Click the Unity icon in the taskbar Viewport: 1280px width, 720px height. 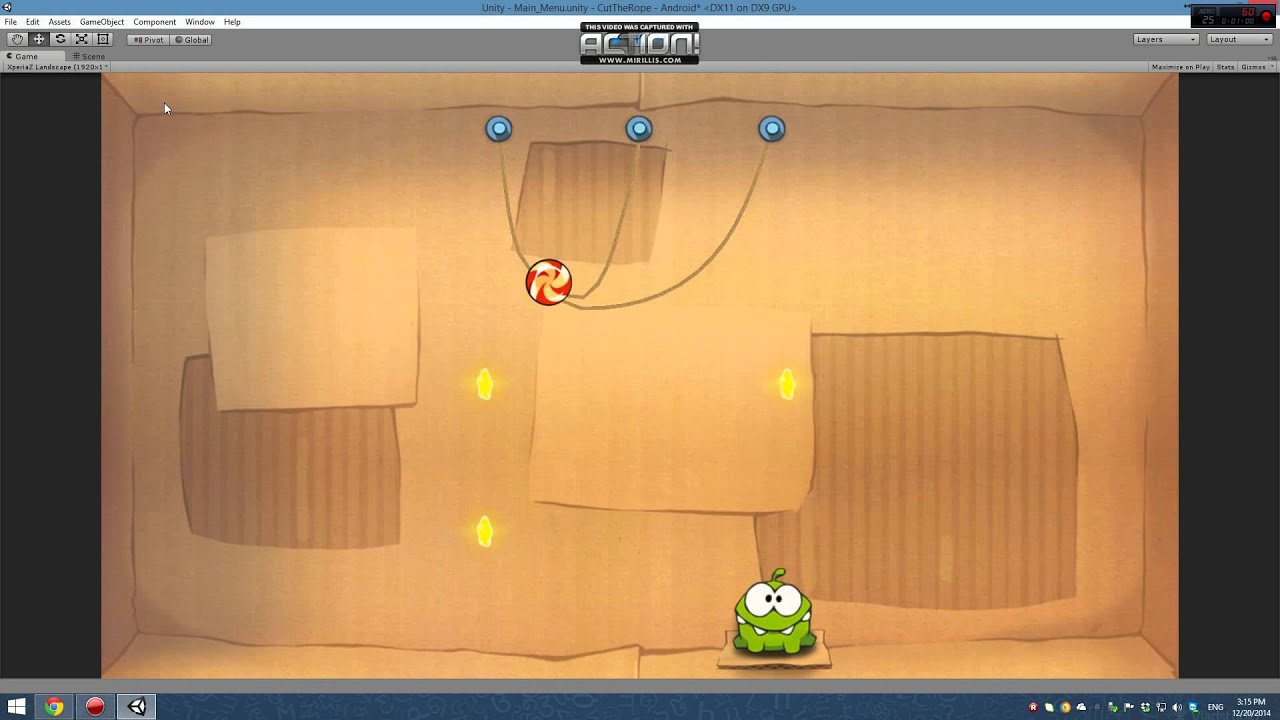pyautogui.click(x=137, y=706)
